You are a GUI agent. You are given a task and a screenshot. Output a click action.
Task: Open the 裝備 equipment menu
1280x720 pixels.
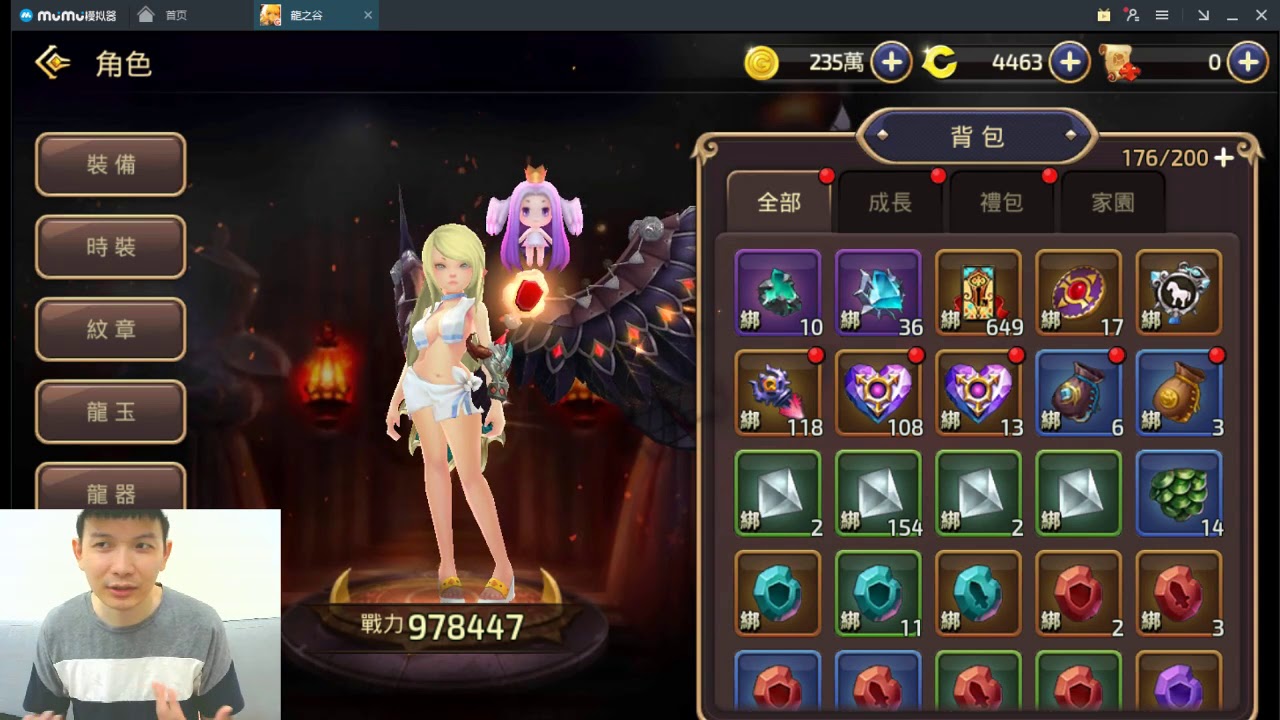coord(111,165)
